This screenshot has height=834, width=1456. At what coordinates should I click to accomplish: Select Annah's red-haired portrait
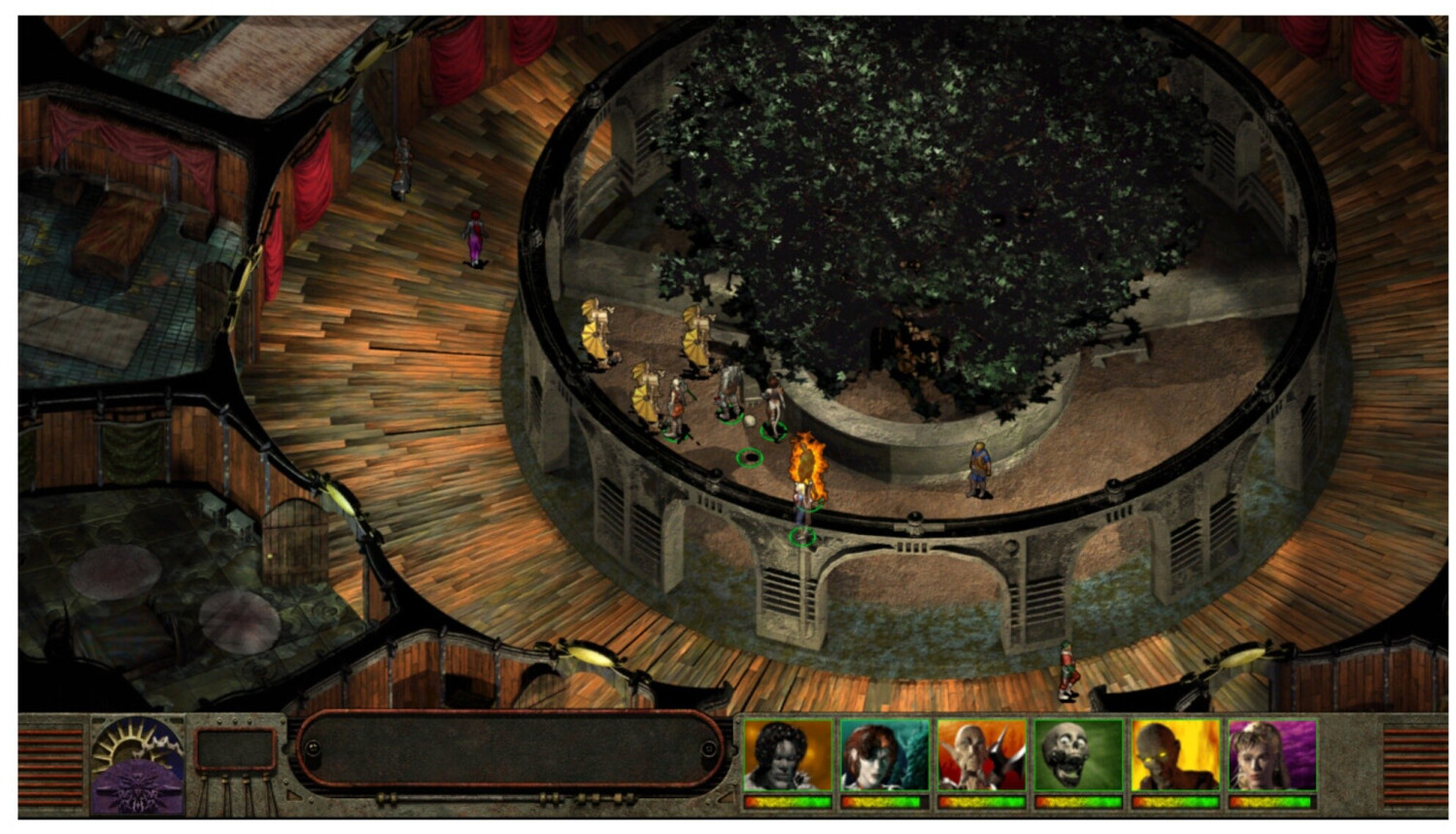[884, 755]
